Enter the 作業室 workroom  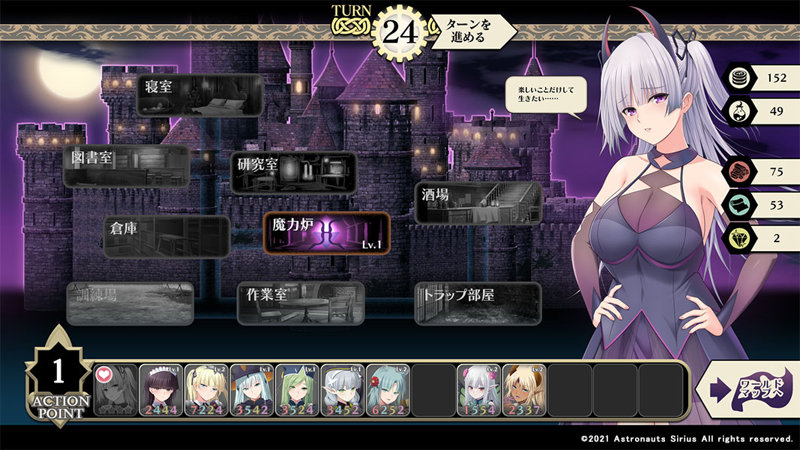(301, 303)
